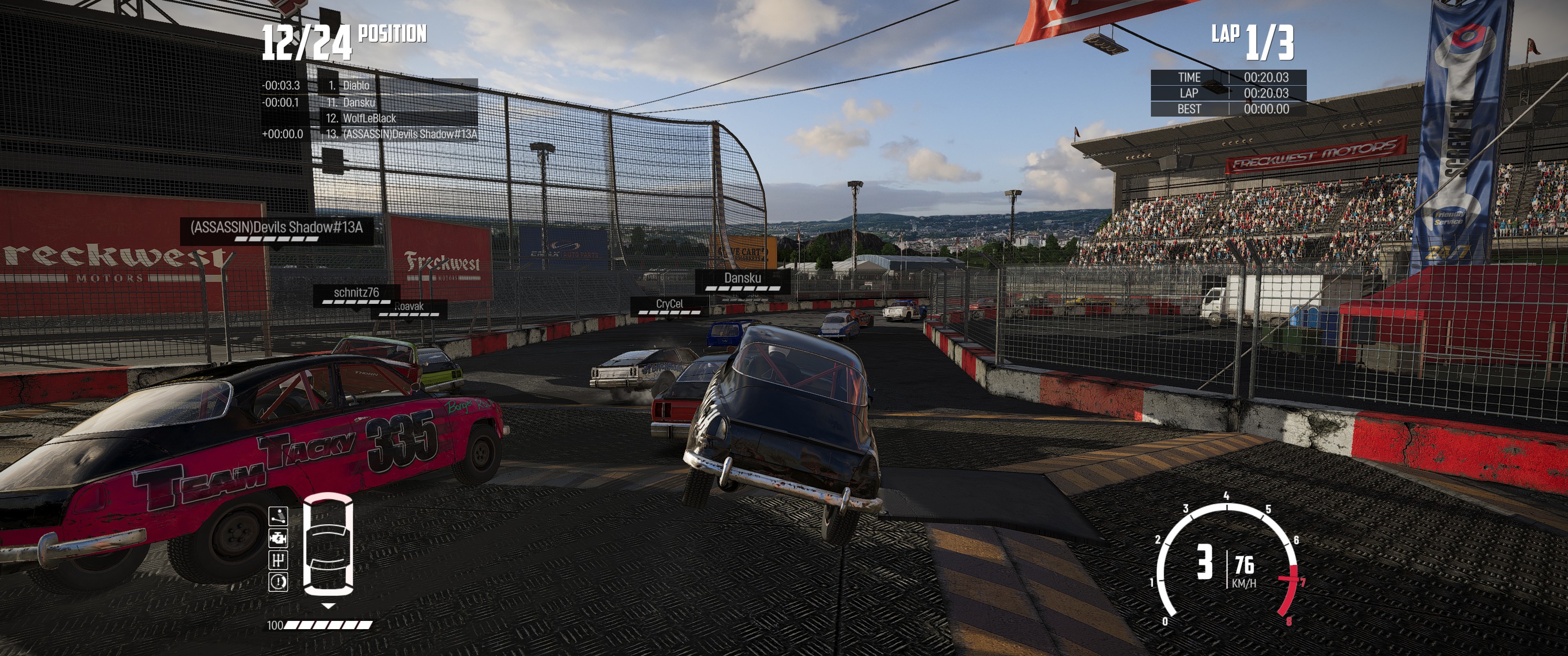Image resolution: width=1568 pixels, height=656 pixels.
Task: Select the Dansku row in the standings
Action: point(359,102)
